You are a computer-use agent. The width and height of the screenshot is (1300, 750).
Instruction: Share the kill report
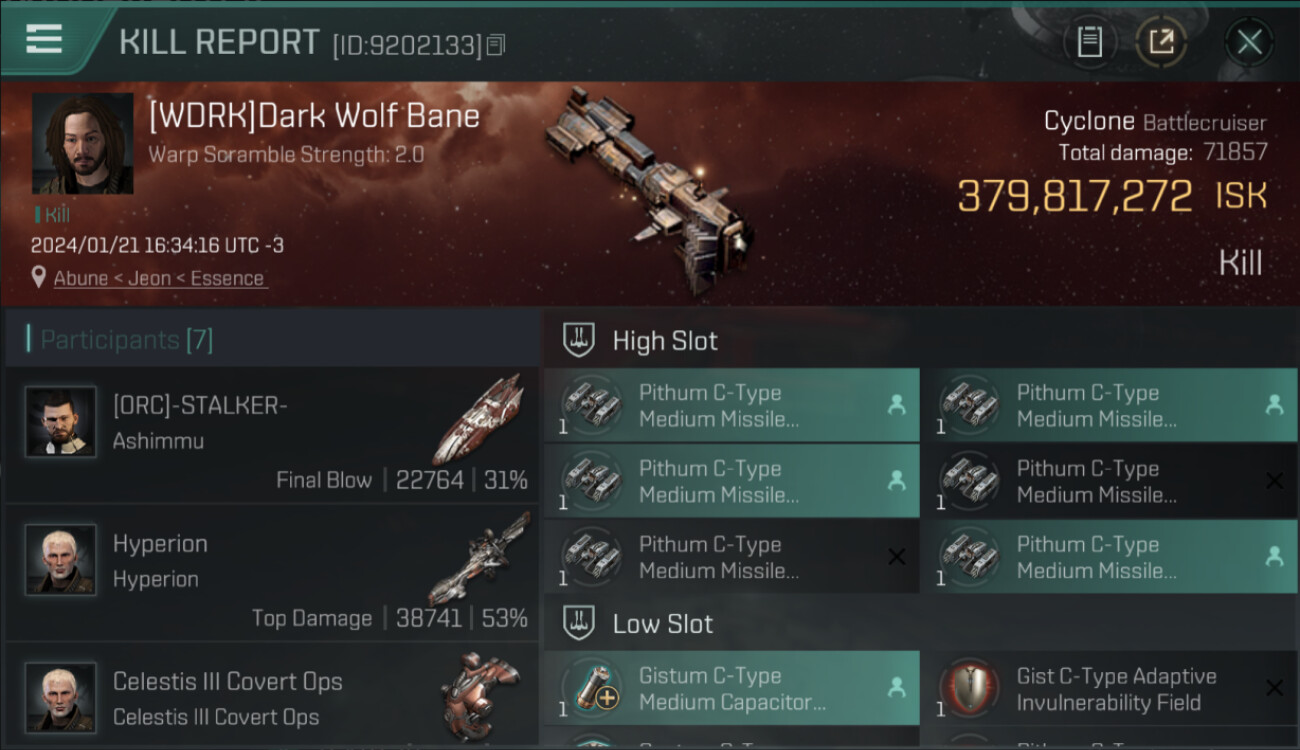1161,42
